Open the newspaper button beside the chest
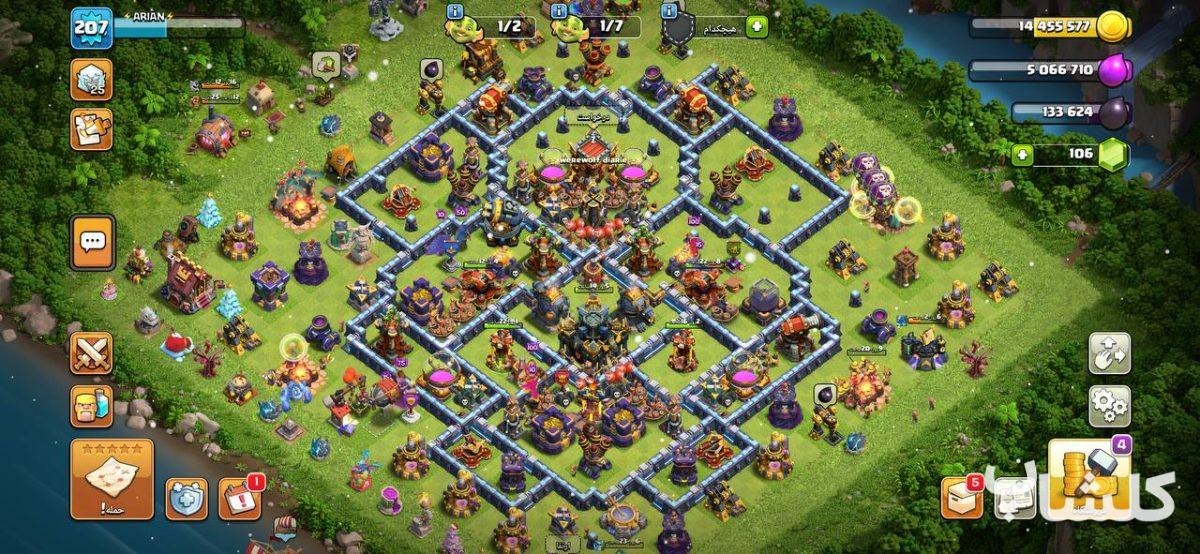The width and height of the screenshot is (1200, 554). [1014, 498]
